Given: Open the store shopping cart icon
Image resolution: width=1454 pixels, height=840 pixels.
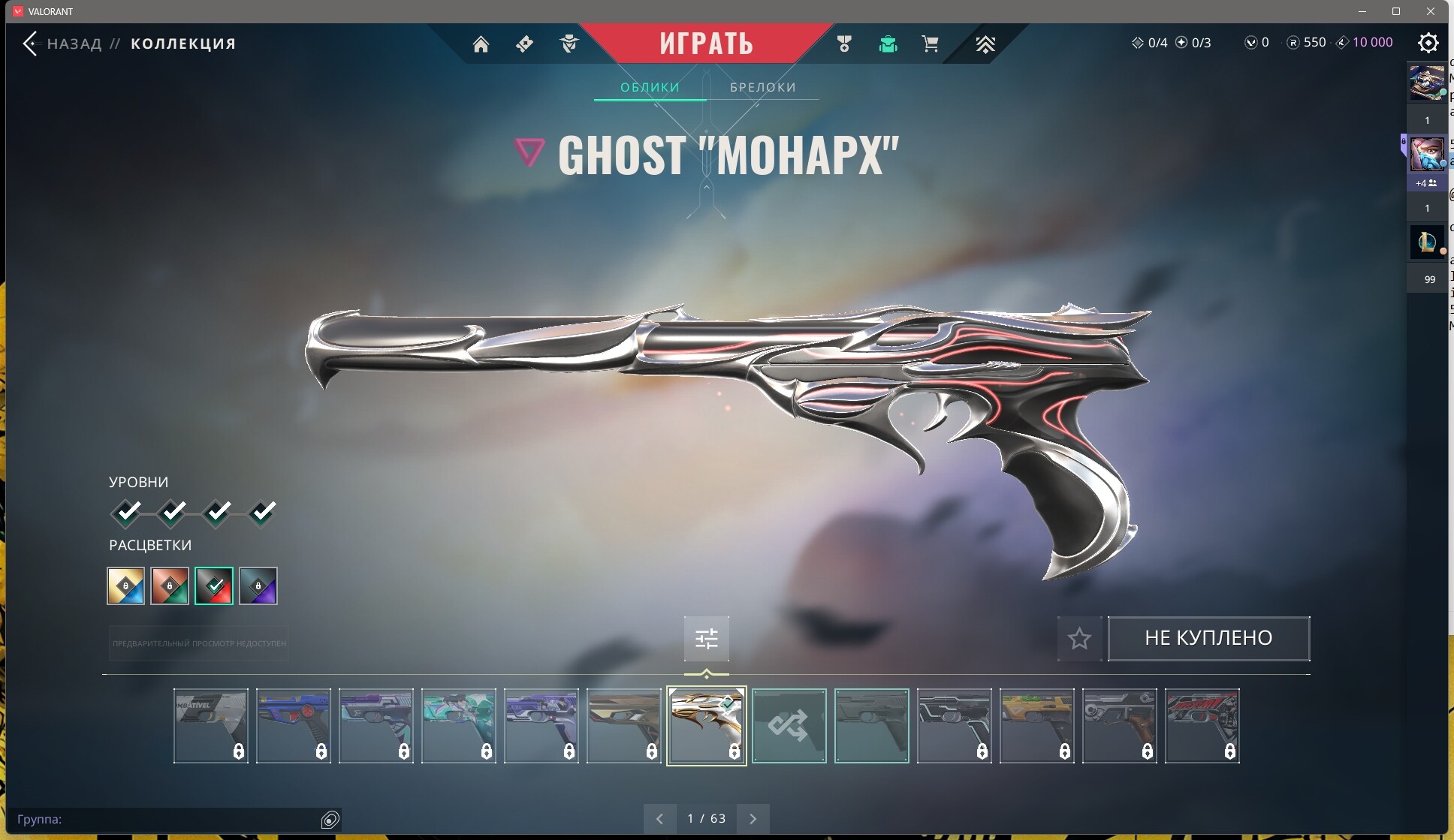Looking at the screenshot, I should pyautogui.click(x=930, y=44).
